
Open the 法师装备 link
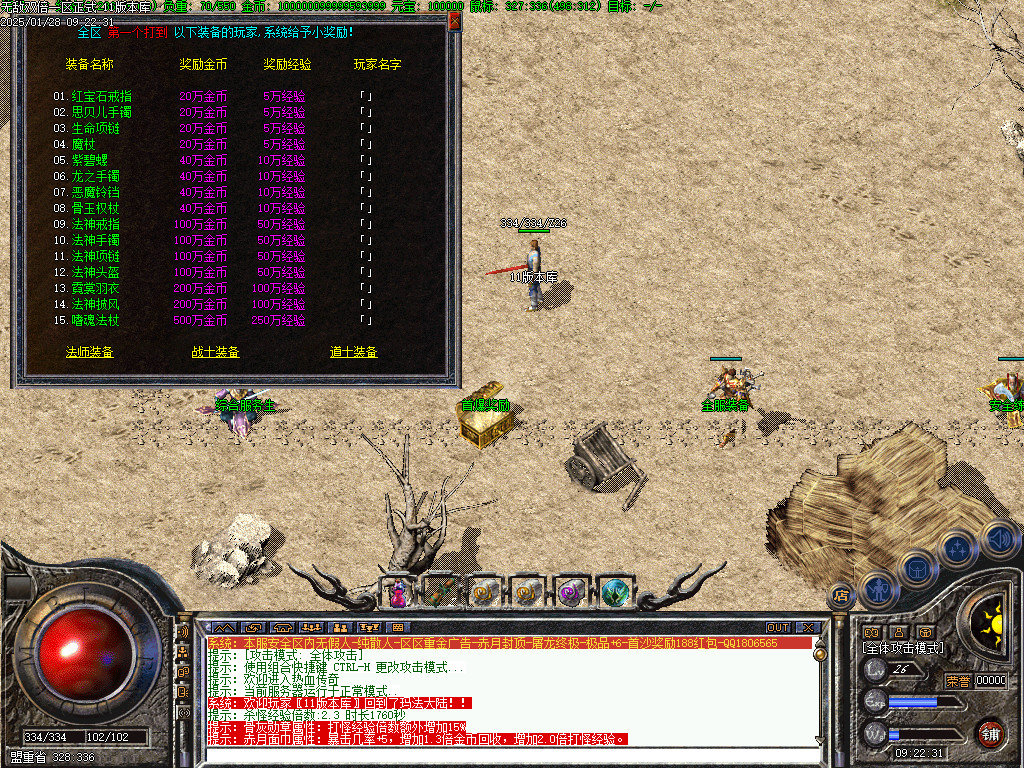pyautogui.click(x=90, y=352)
